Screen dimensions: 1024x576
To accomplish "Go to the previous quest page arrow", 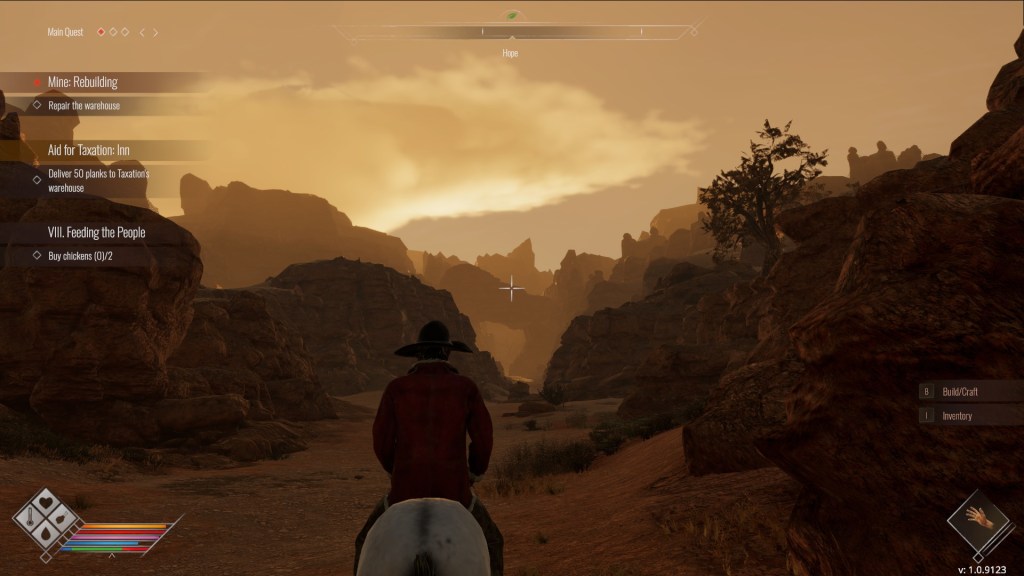I will click(141, 32).
